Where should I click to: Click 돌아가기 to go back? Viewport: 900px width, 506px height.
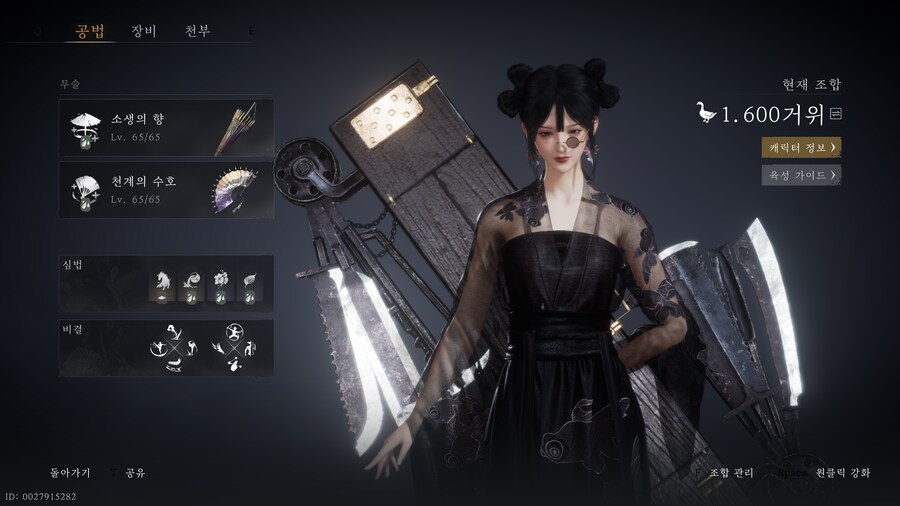point(70,471)
